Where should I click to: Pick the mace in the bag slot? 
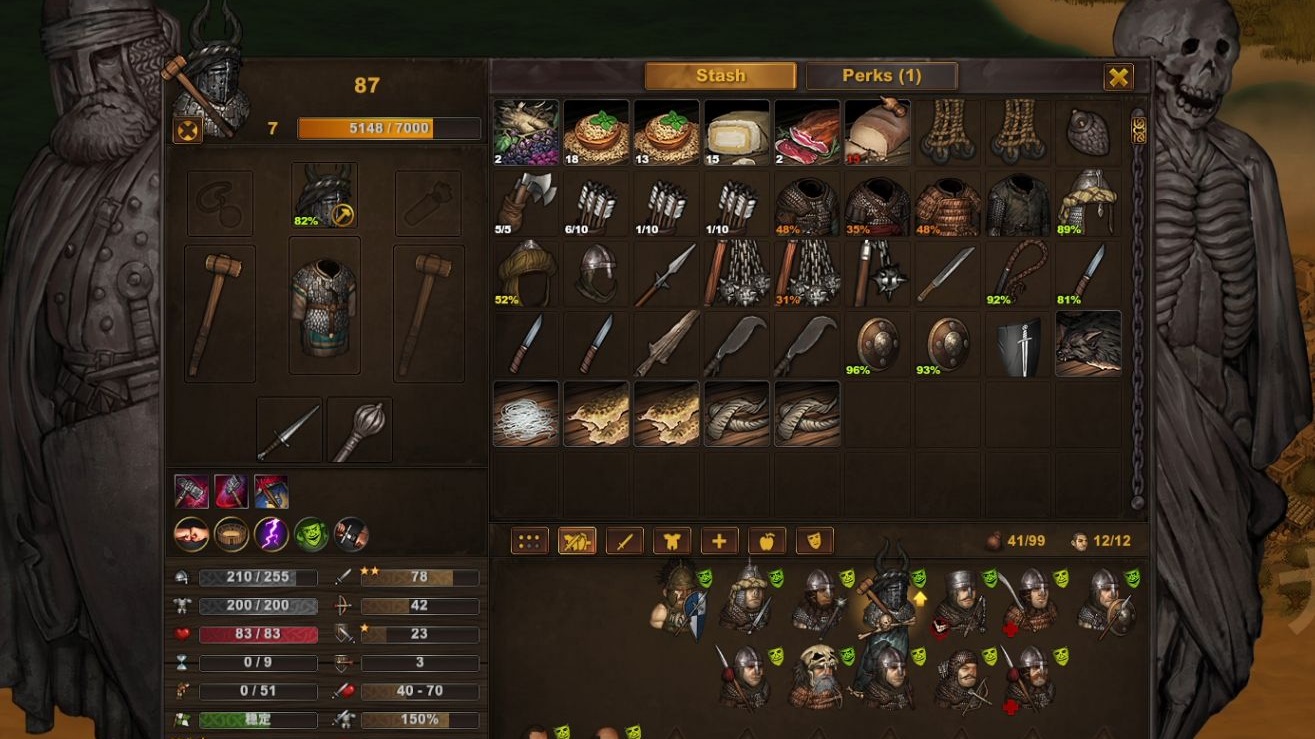pos(359,430)
